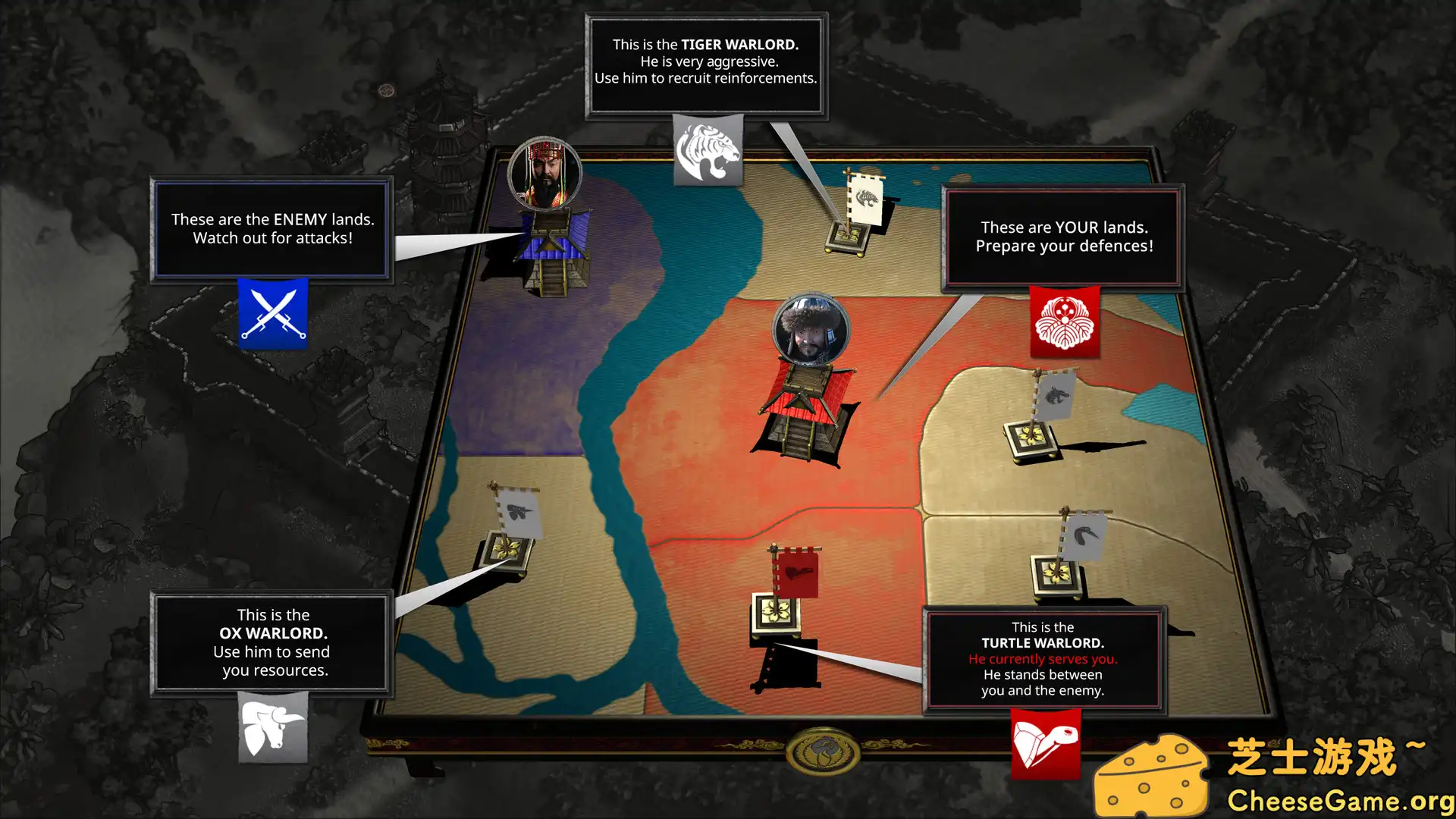This screenshot has height=819, width=1456.
Task: Choose the Ox Warlord banner on the map
Action: [x=518, y=513]
